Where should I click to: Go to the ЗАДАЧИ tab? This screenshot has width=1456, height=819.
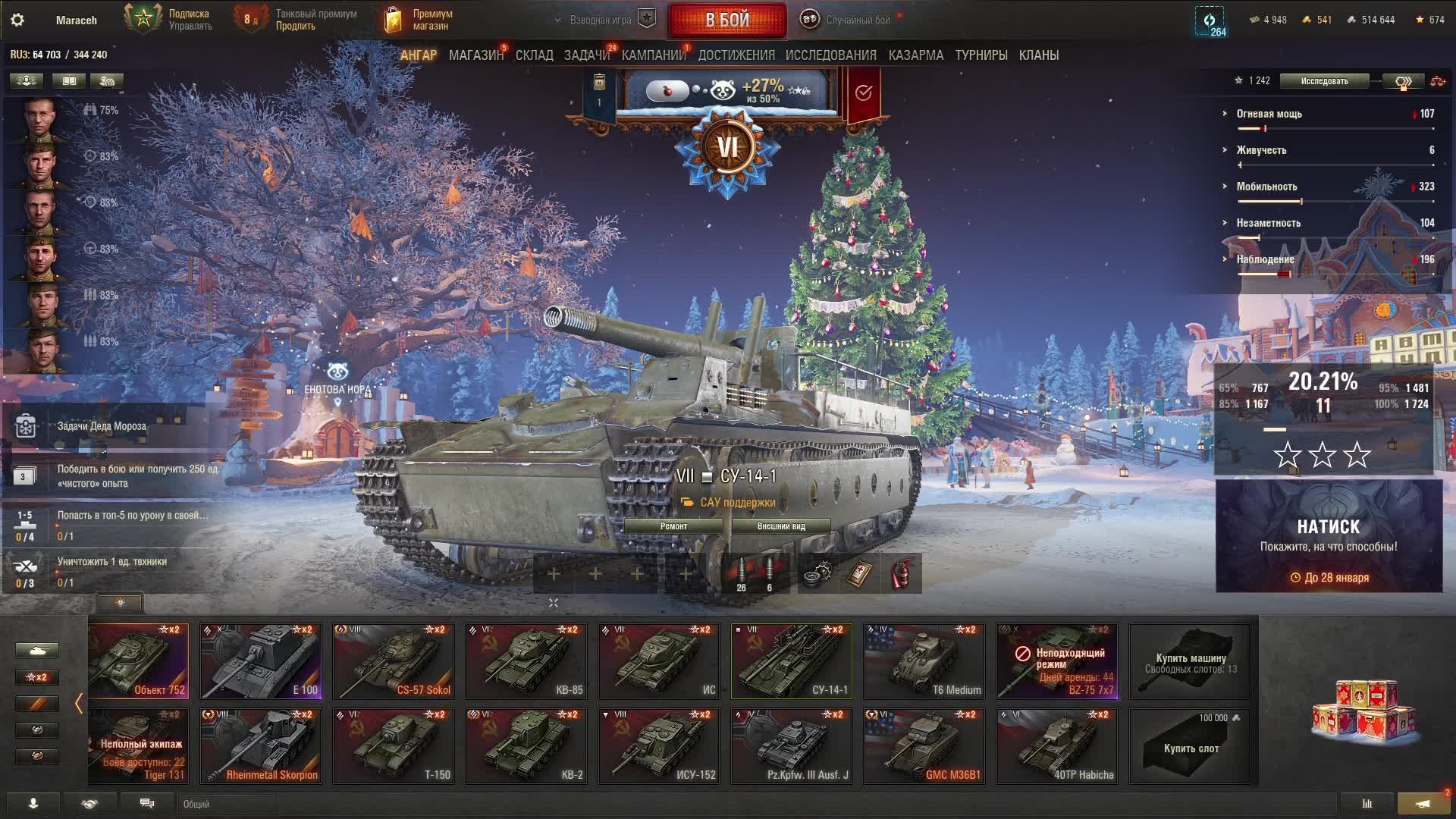(586, 55)
